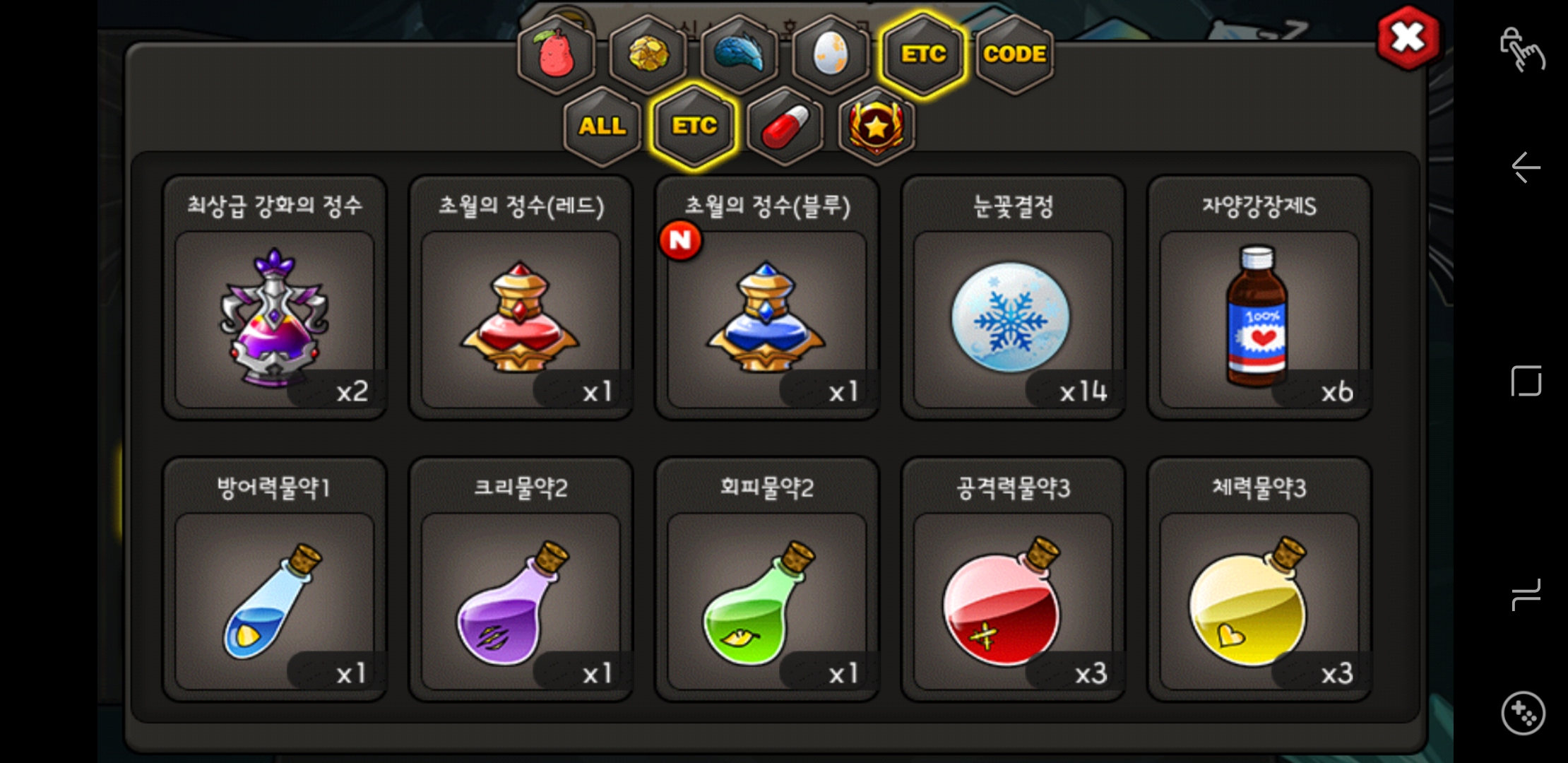Select the new 초월의 정수(블루) blue essence
The width and height of the screenshot is (1568, 763).
(x=766, y=319)
